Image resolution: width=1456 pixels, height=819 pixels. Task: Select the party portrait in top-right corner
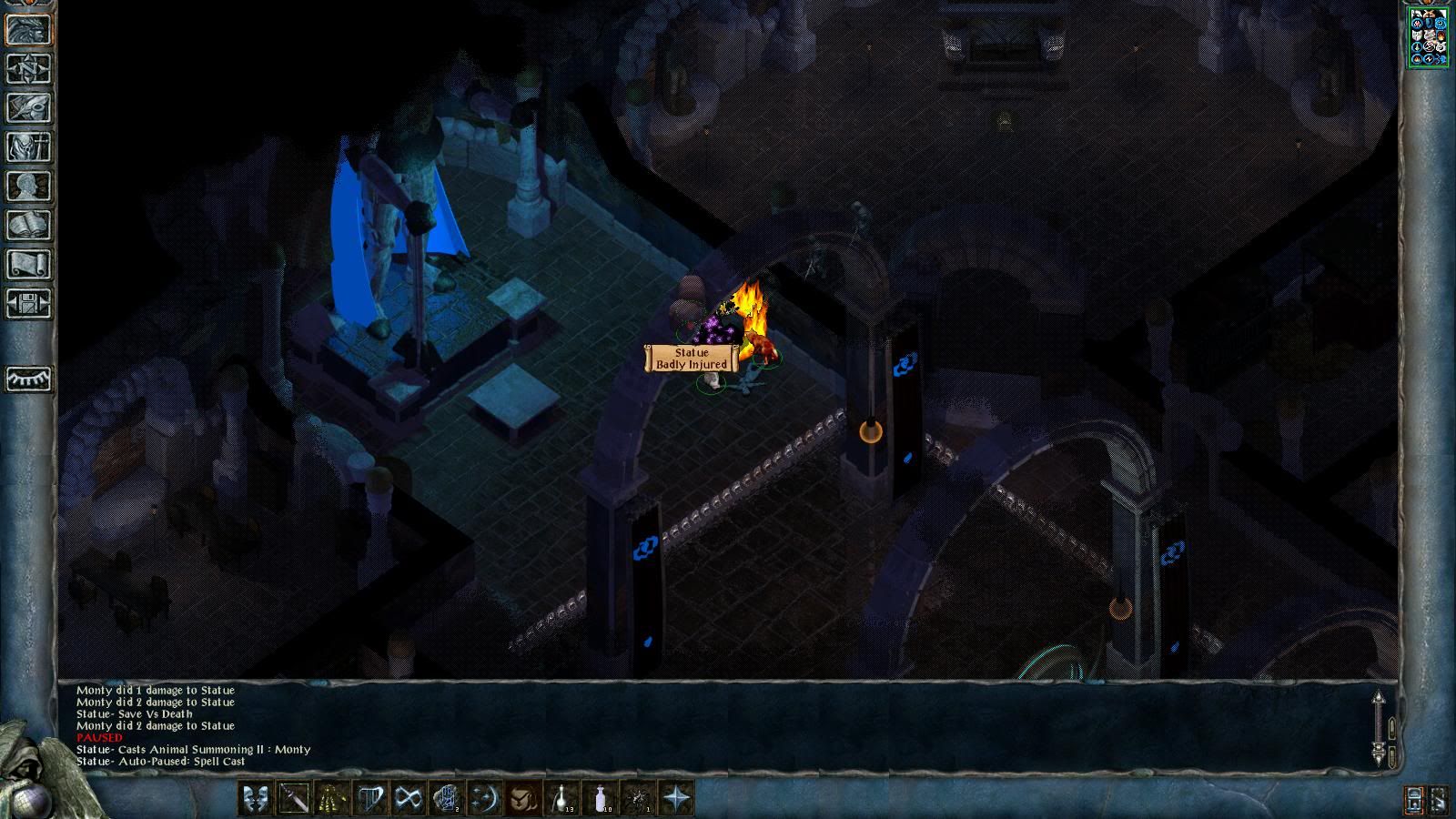click(1428, 36)
